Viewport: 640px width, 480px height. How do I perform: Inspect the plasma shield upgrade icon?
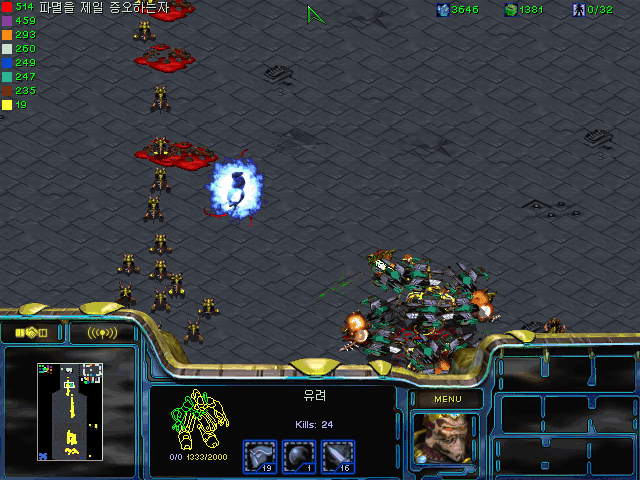point(298,456)
